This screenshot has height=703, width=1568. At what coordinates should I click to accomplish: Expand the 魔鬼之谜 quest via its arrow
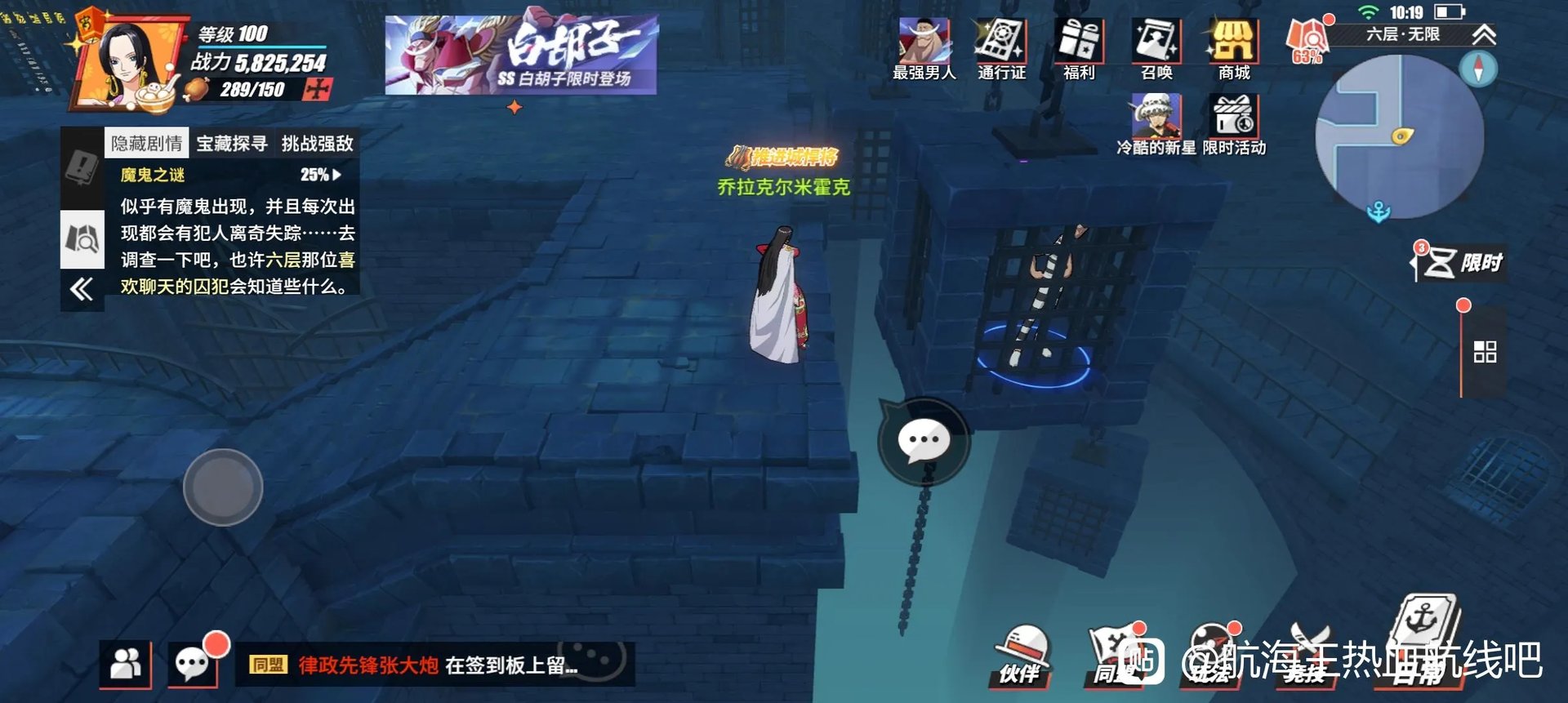(x=338, y=174)
